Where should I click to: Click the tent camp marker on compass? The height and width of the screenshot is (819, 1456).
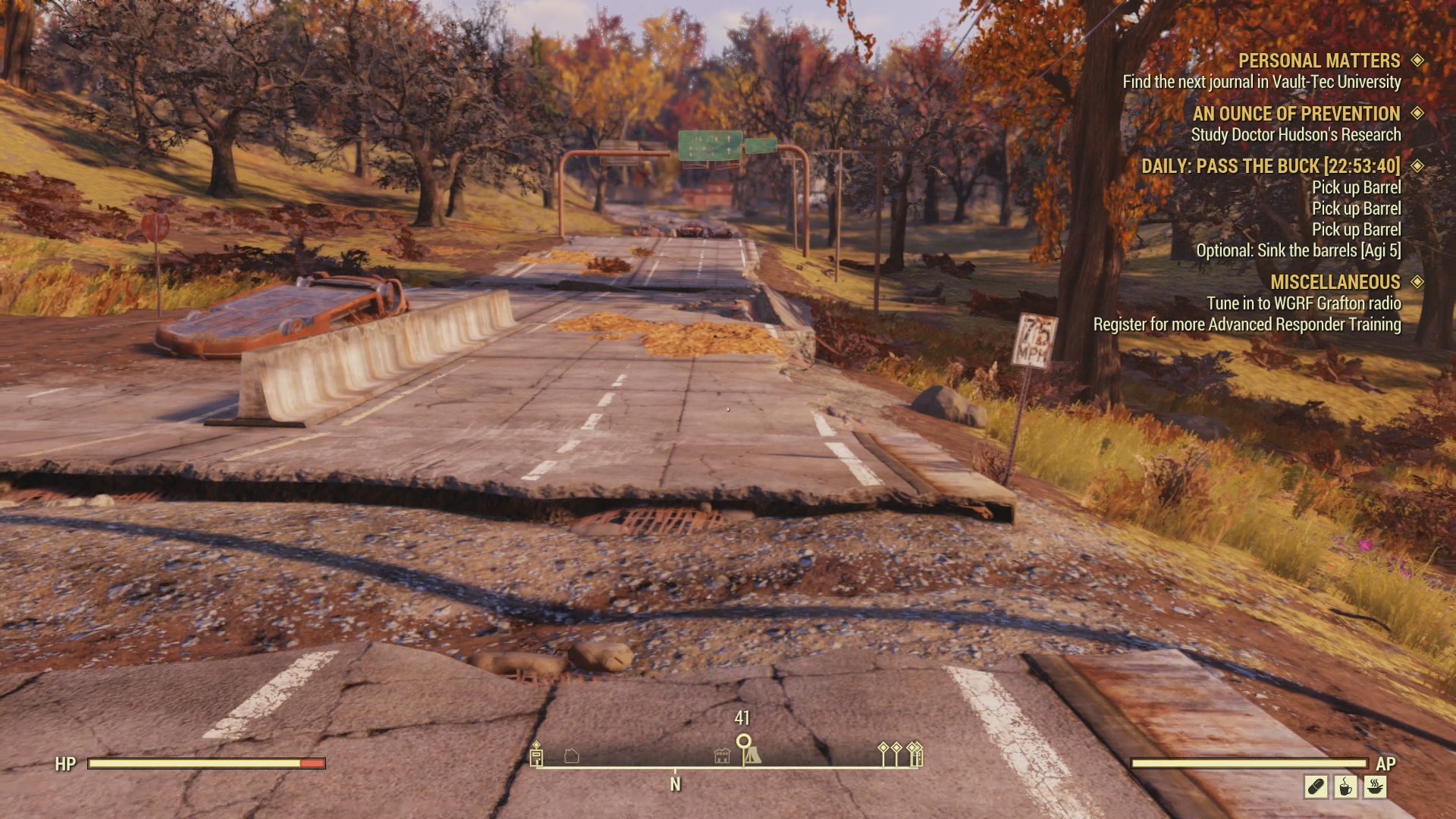click(752, 756)
